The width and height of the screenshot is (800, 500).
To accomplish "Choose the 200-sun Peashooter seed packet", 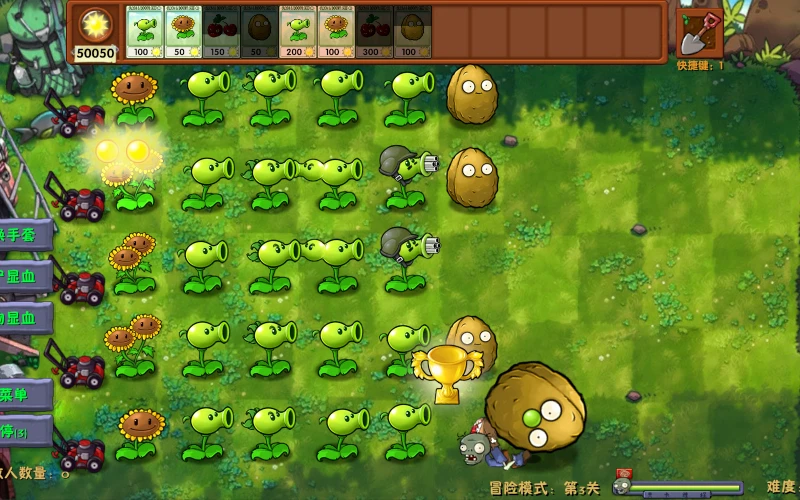I will click(296, 33).
